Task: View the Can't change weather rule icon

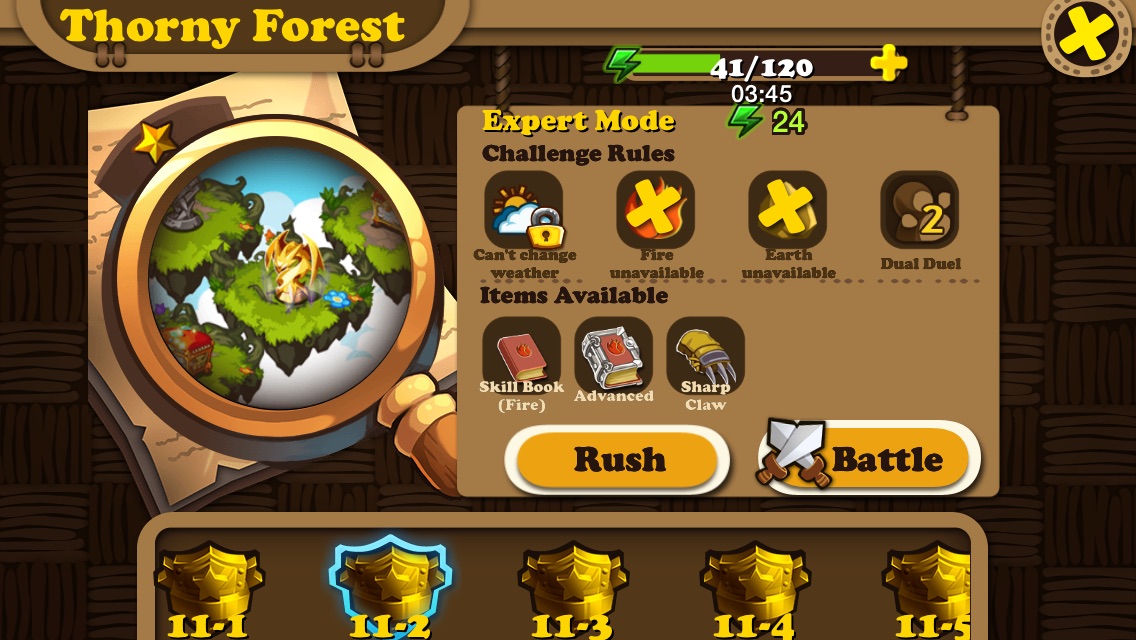Action: (524, 210)
